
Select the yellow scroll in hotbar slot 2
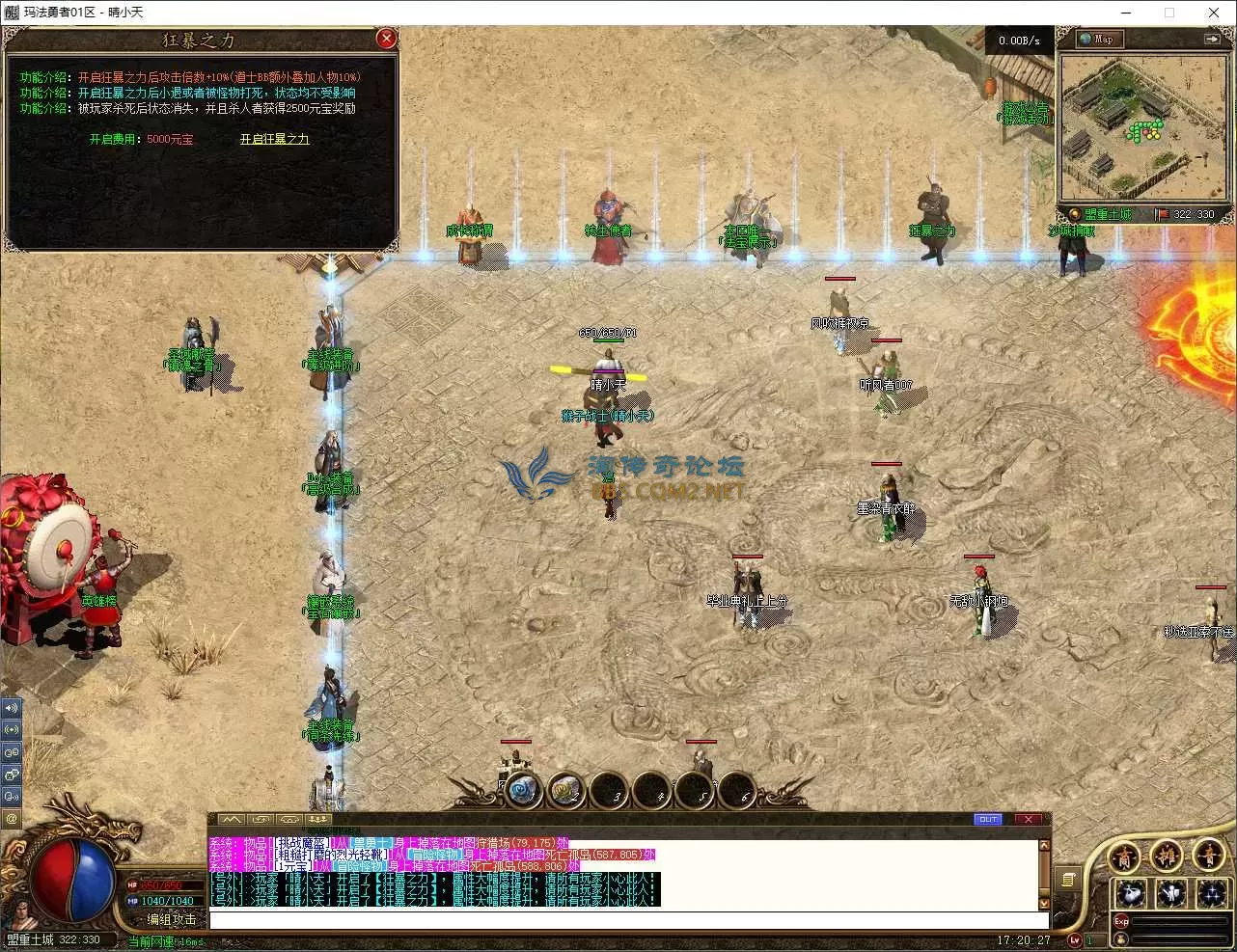pos(565,791)
